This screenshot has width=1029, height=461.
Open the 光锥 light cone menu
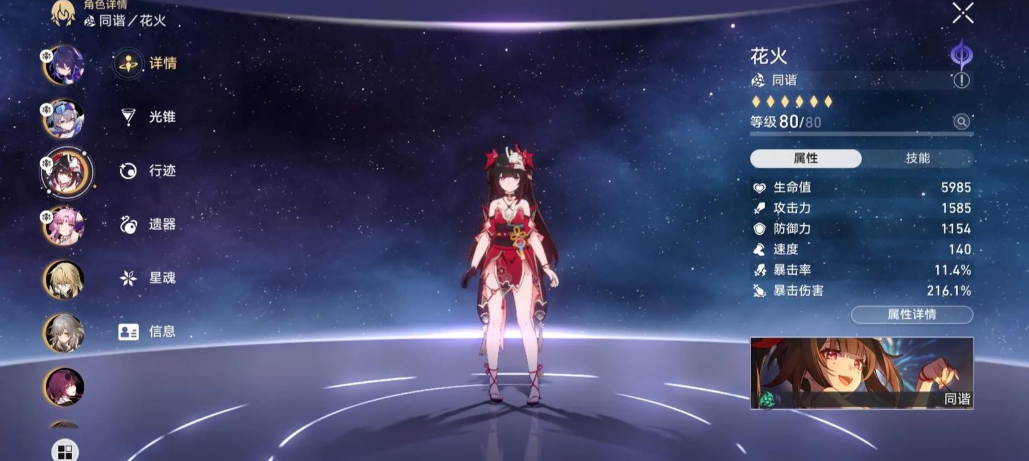tap(146, 117)
